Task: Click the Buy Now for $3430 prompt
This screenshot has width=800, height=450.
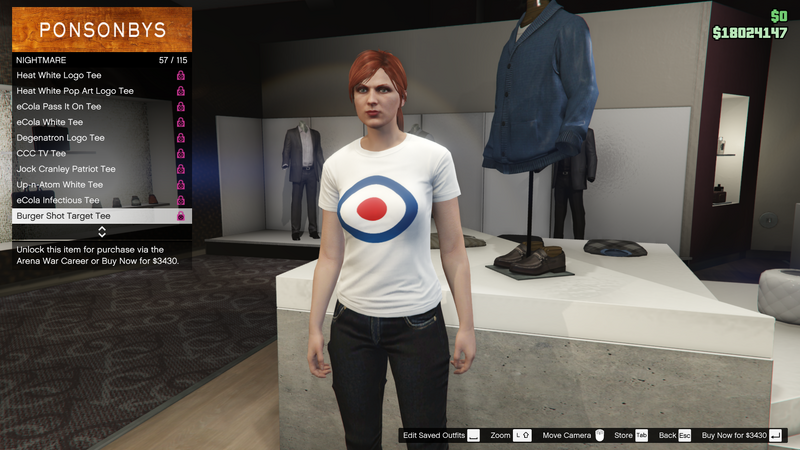Action: click(743, 436)
